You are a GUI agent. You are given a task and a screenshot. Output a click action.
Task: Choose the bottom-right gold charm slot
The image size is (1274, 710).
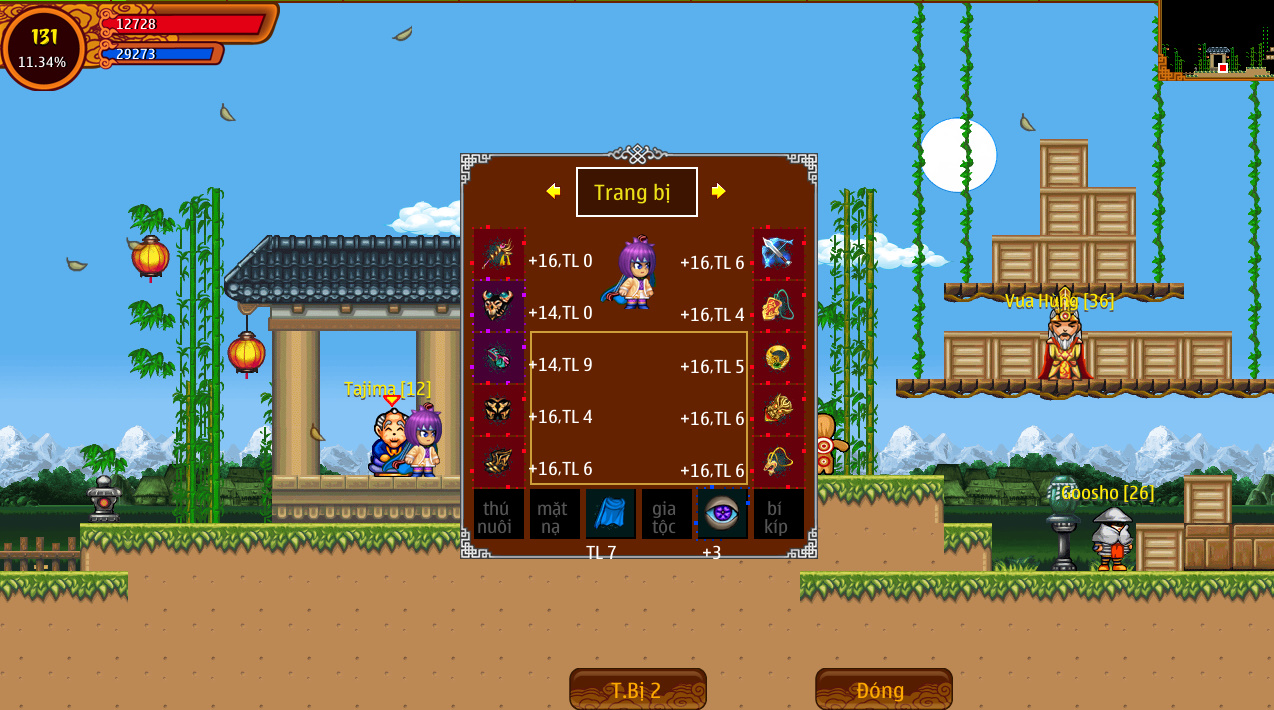click(x=778, y=462)
